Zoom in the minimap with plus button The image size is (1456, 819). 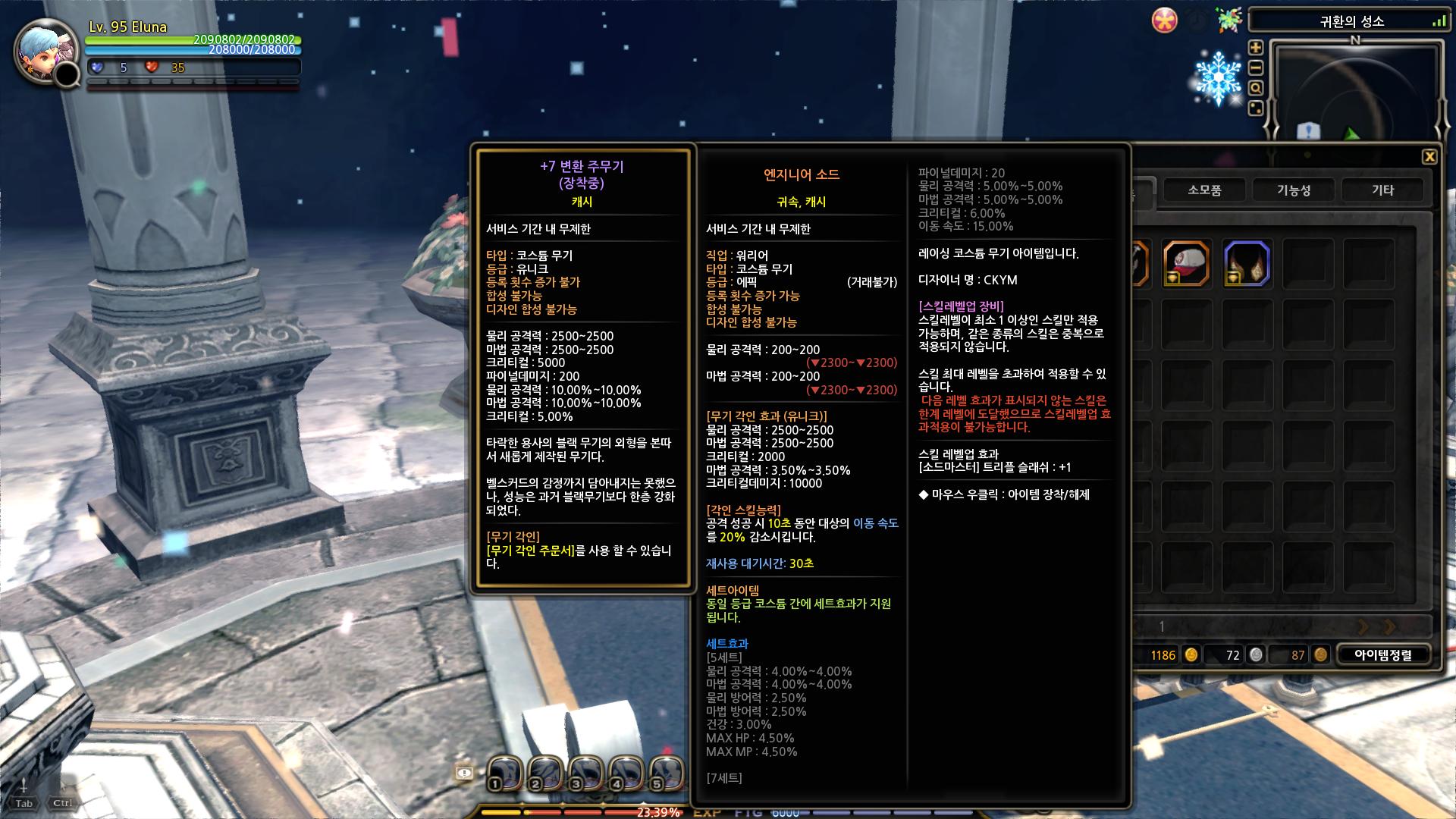(1256, 48)
